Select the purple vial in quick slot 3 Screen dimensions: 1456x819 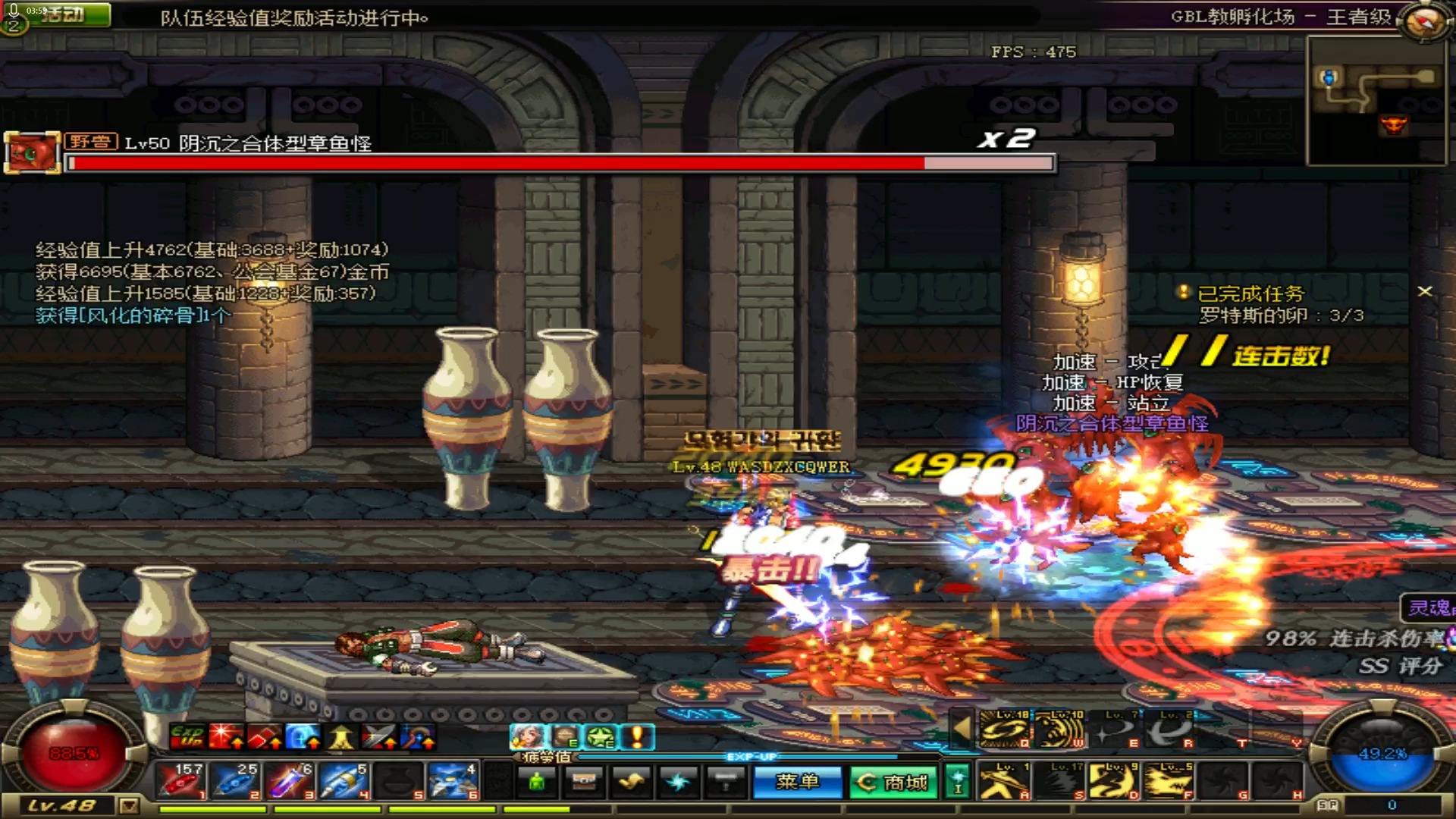click(x=288, y=781)
